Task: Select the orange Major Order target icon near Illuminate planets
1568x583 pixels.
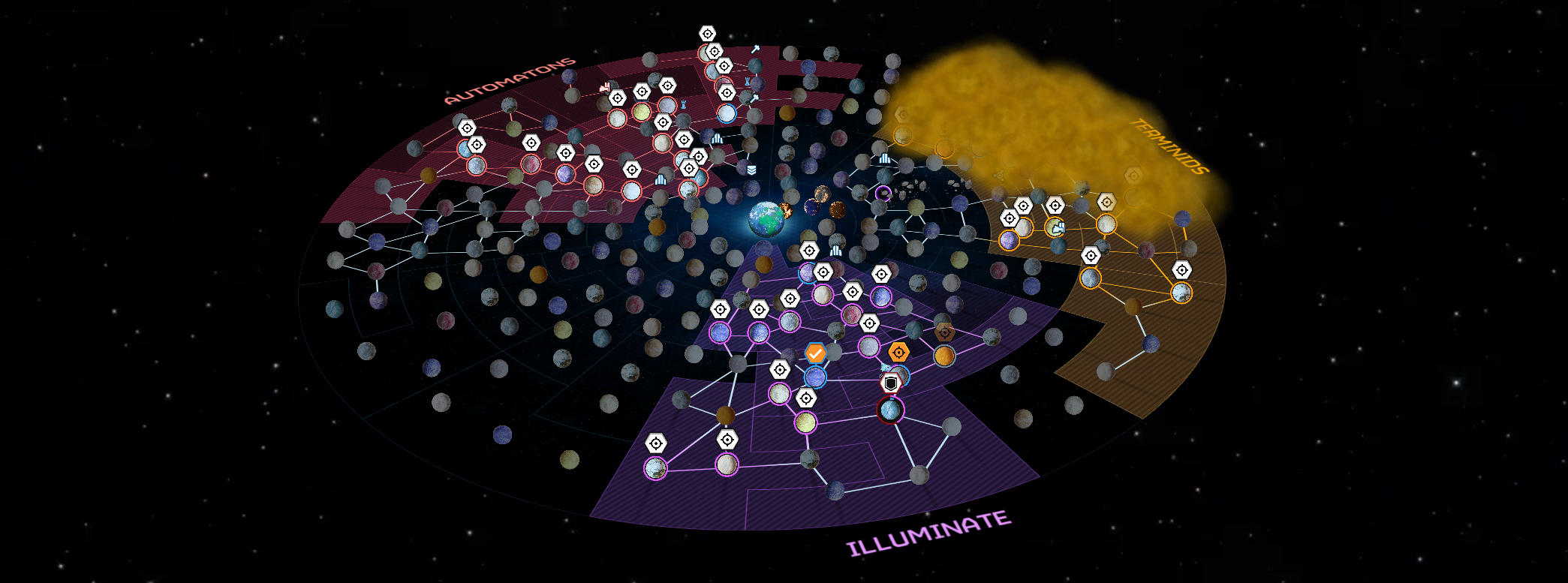Action: point(898,351)
